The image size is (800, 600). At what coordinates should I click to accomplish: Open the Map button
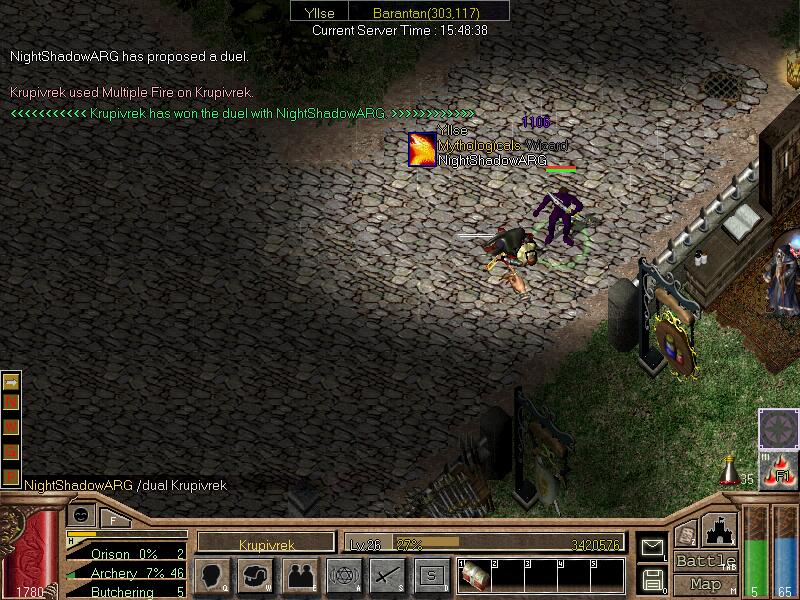click(x=705, y=584)
